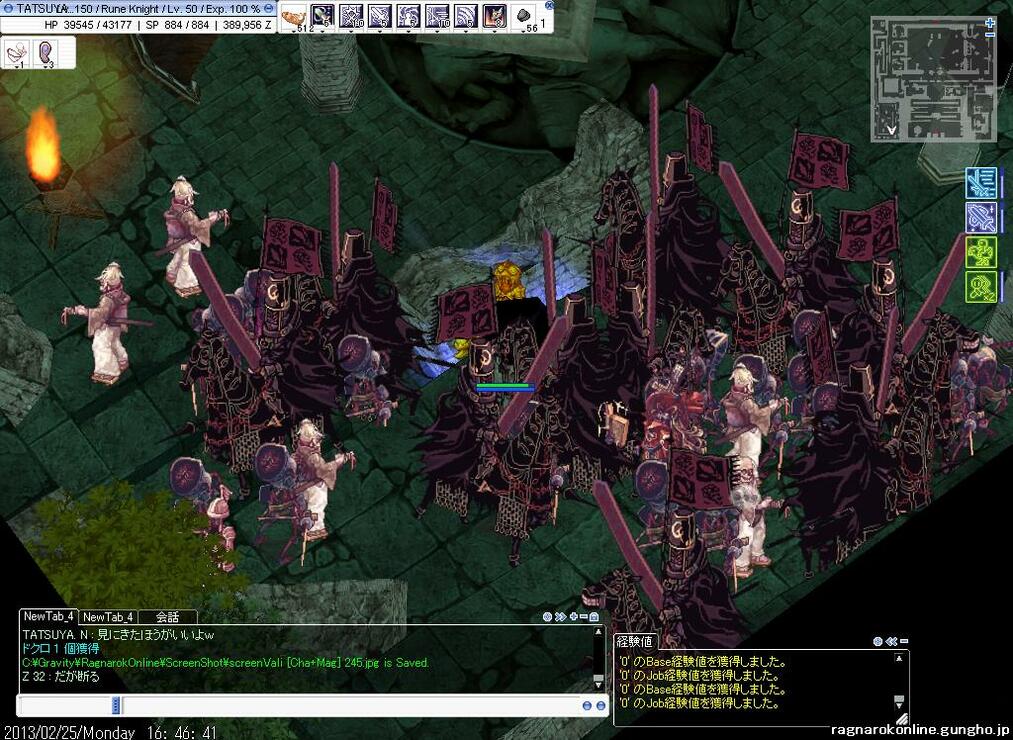Use the stone item with count 56
Viewport: 1013px width, 740px height.
click(x=525, y=16)
